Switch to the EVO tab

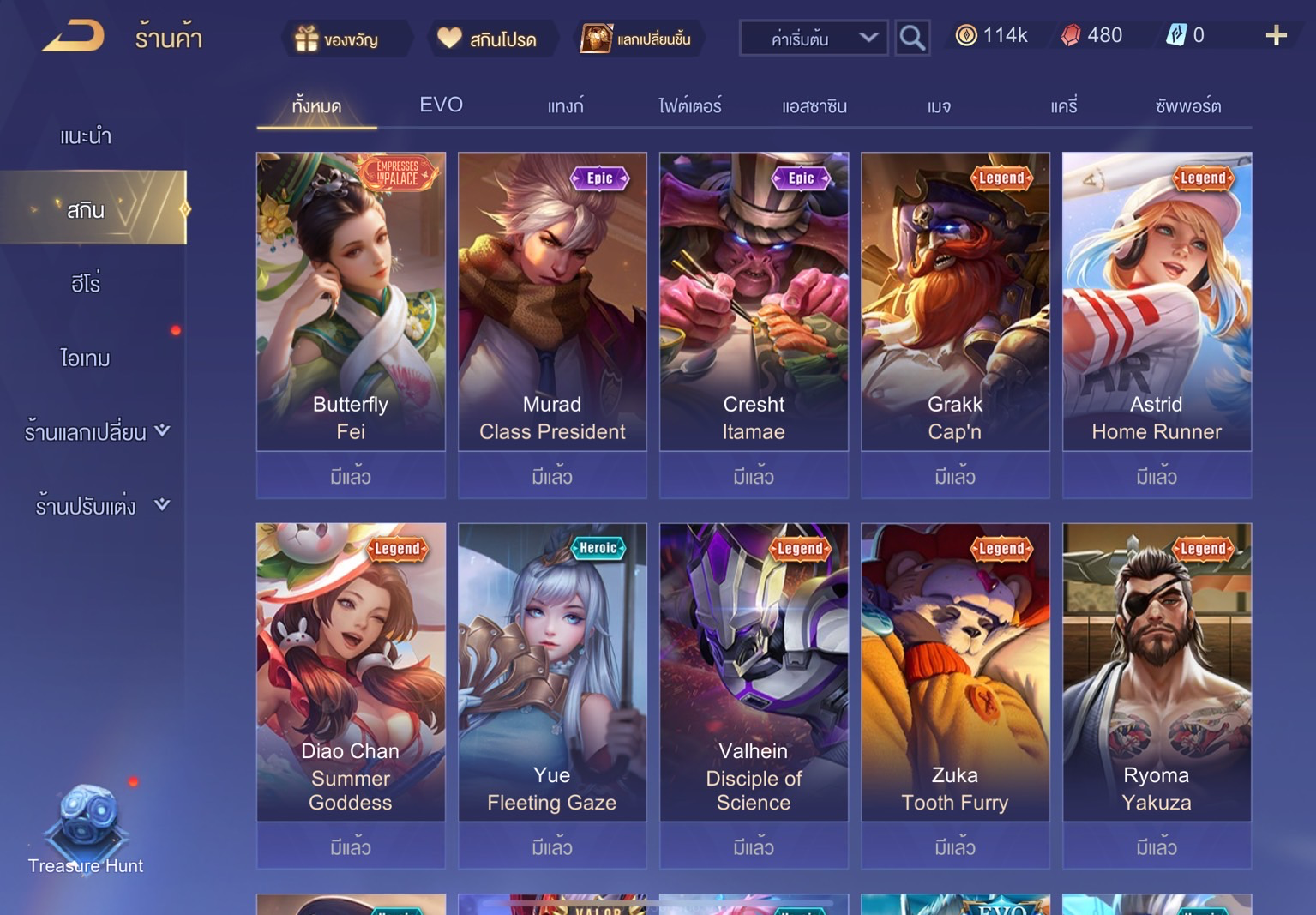(x=441, y=105)
